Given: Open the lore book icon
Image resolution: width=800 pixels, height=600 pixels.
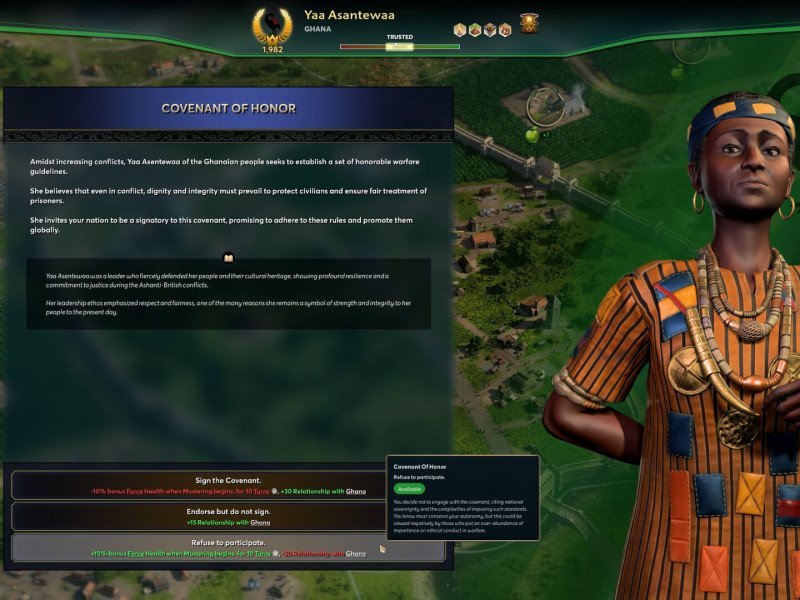Looking at the screenshot, I should 228,257.
